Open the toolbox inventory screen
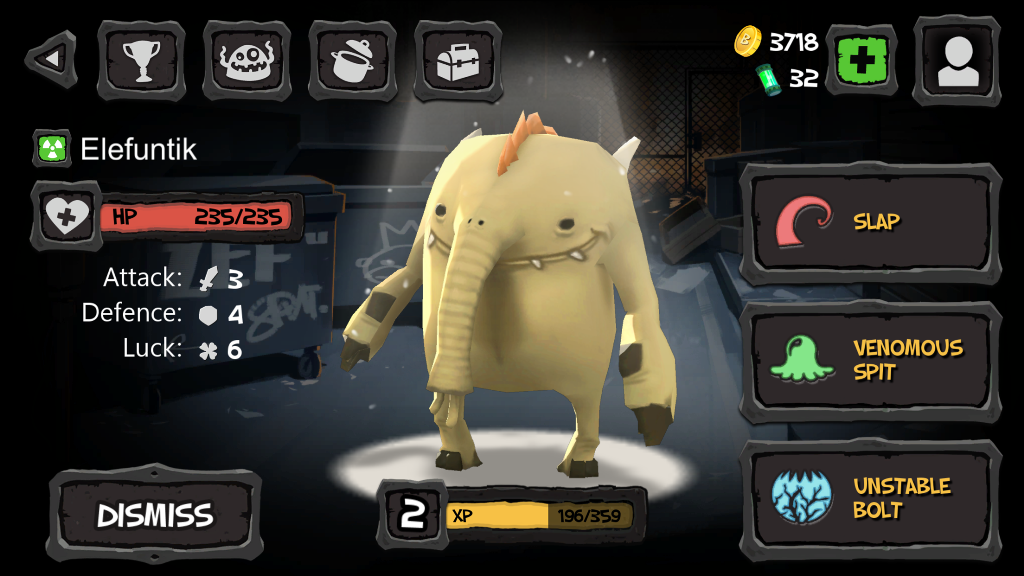 click(457, 60)
